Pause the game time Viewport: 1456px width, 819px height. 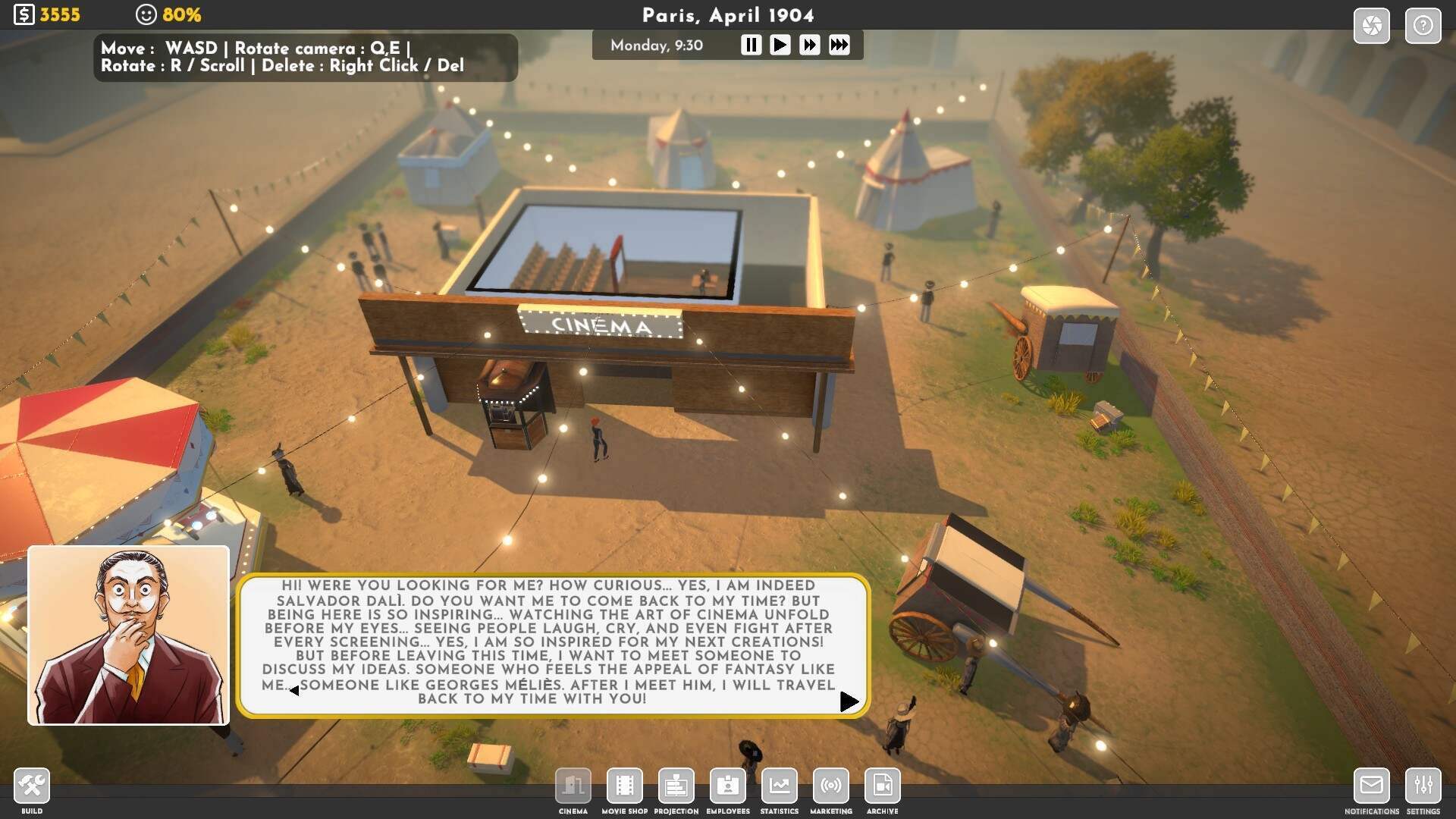click(x=751, y=45)
